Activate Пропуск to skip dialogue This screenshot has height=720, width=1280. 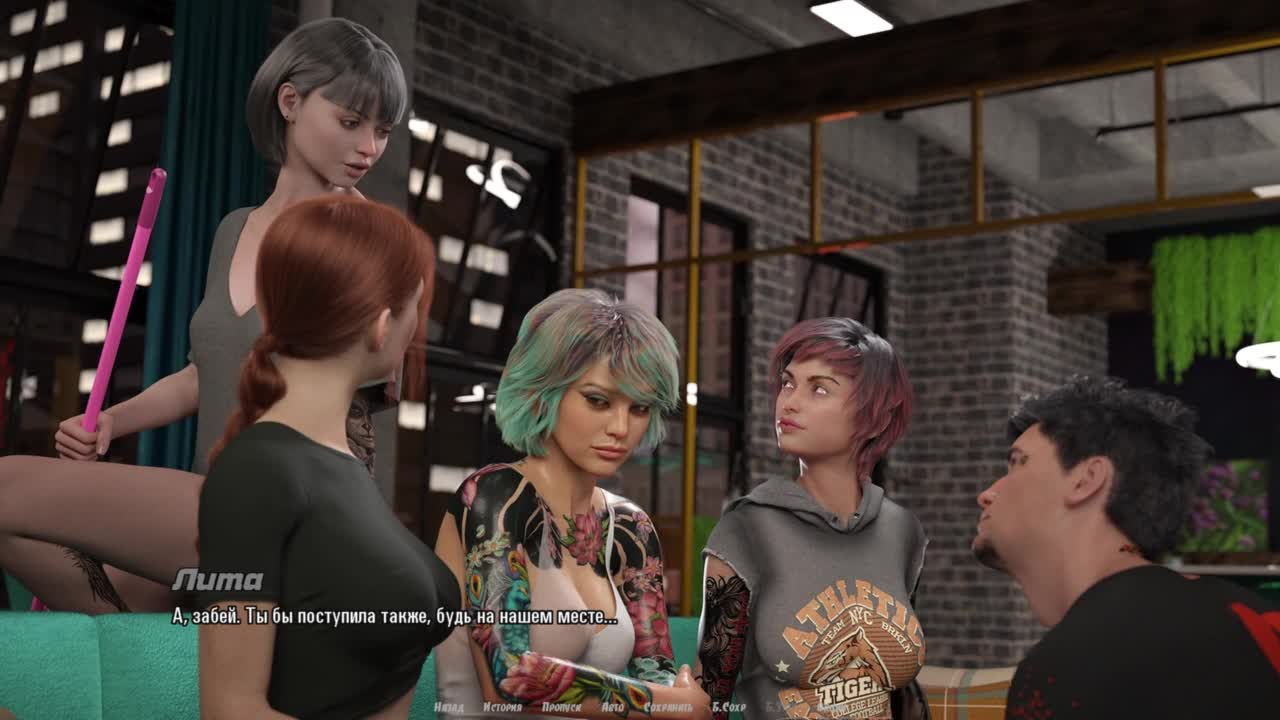[561, 707]
